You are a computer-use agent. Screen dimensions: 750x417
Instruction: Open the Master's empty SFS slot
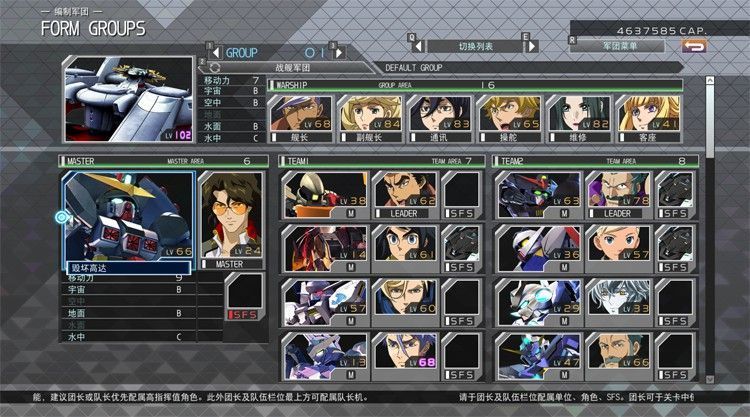tap(244, 296)
